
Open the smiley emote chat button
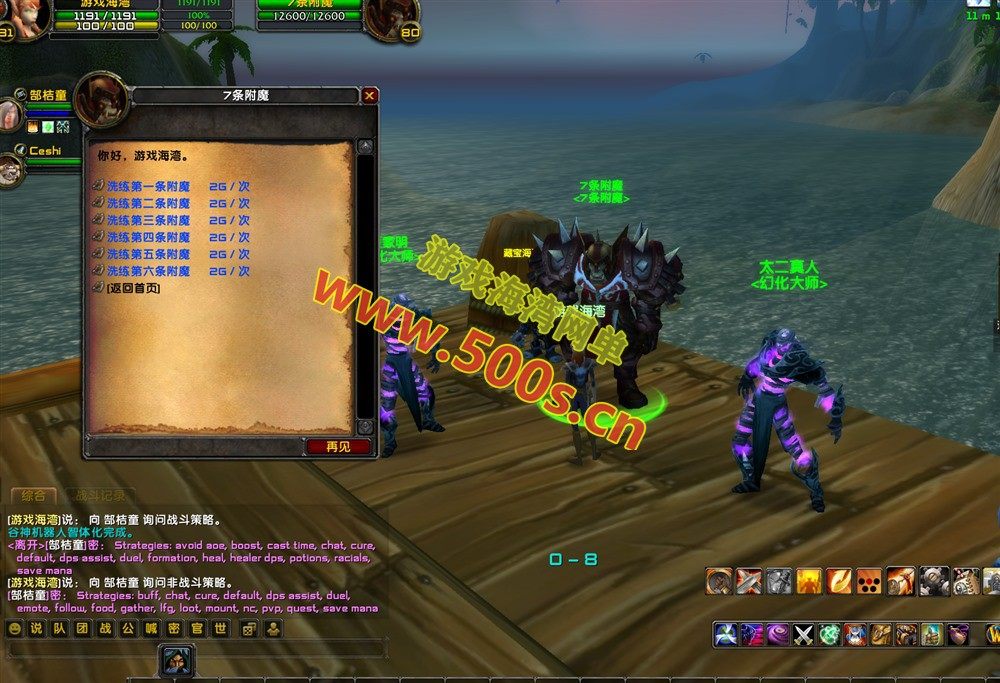pyautogui.click(x=15, y=629)
